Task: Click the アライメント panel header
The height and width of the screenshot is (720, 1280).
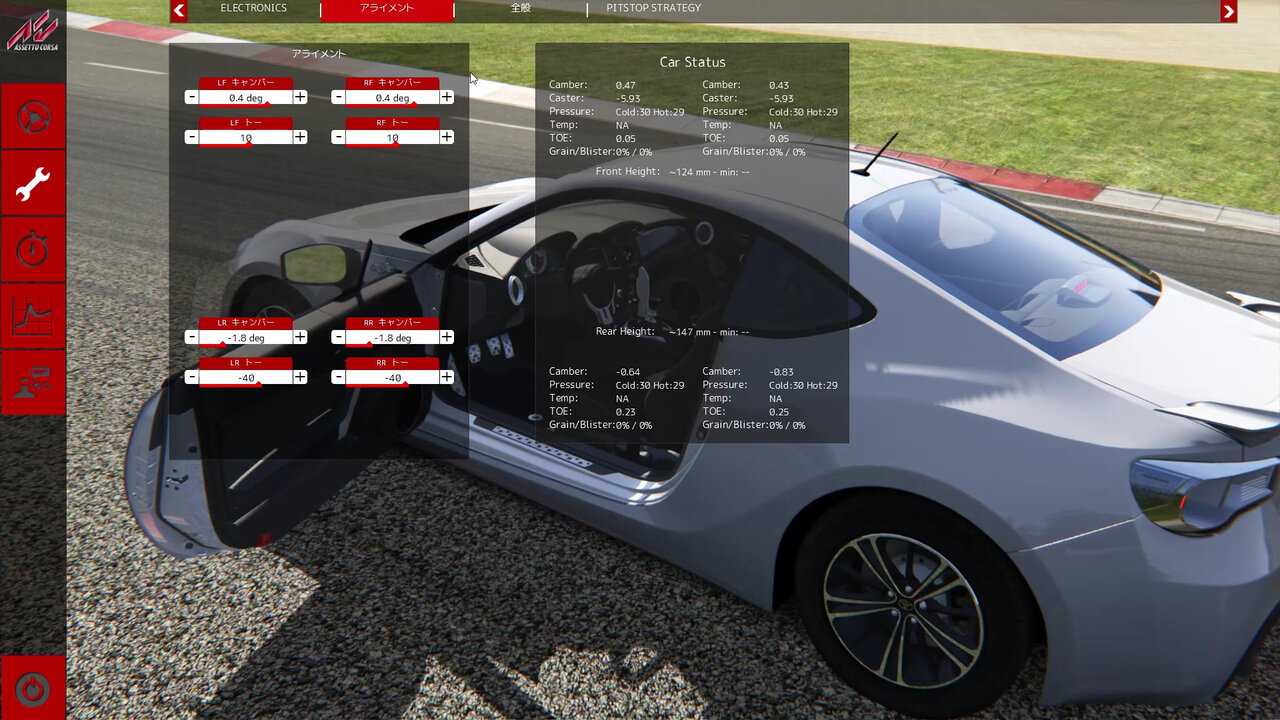Action: [318, 53]
